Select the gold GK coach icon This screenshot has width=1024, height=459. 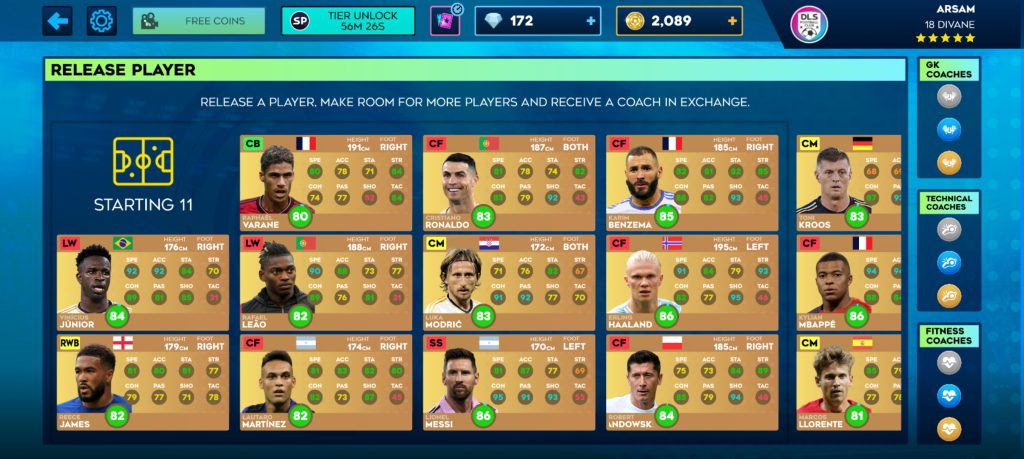pos(949,162)
